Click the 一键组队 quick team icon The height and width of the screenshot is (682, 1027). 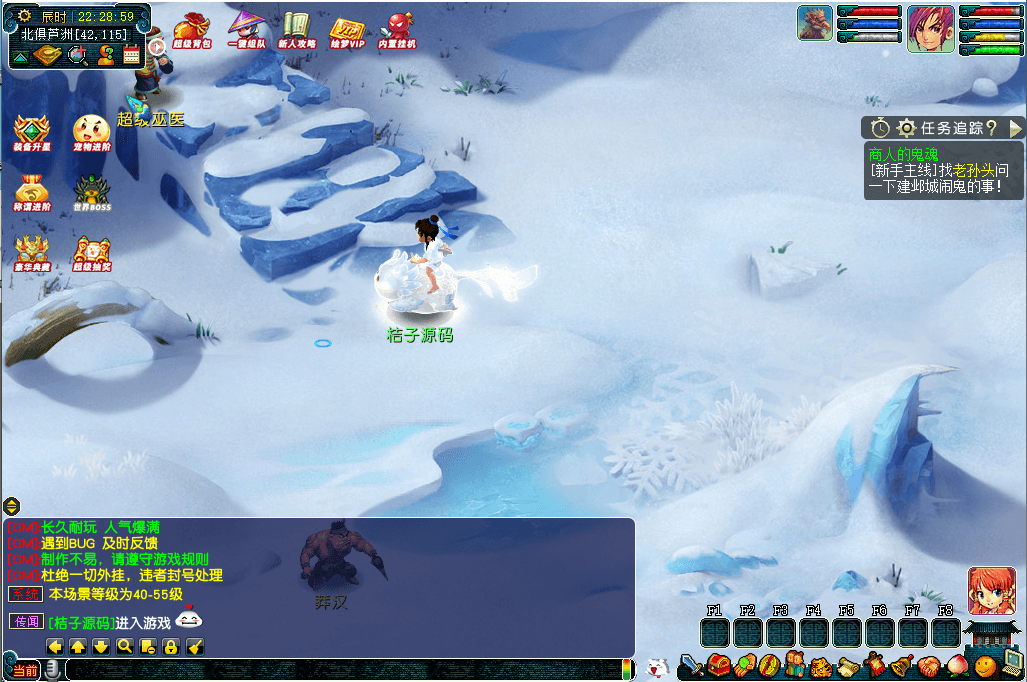point(244,30)
